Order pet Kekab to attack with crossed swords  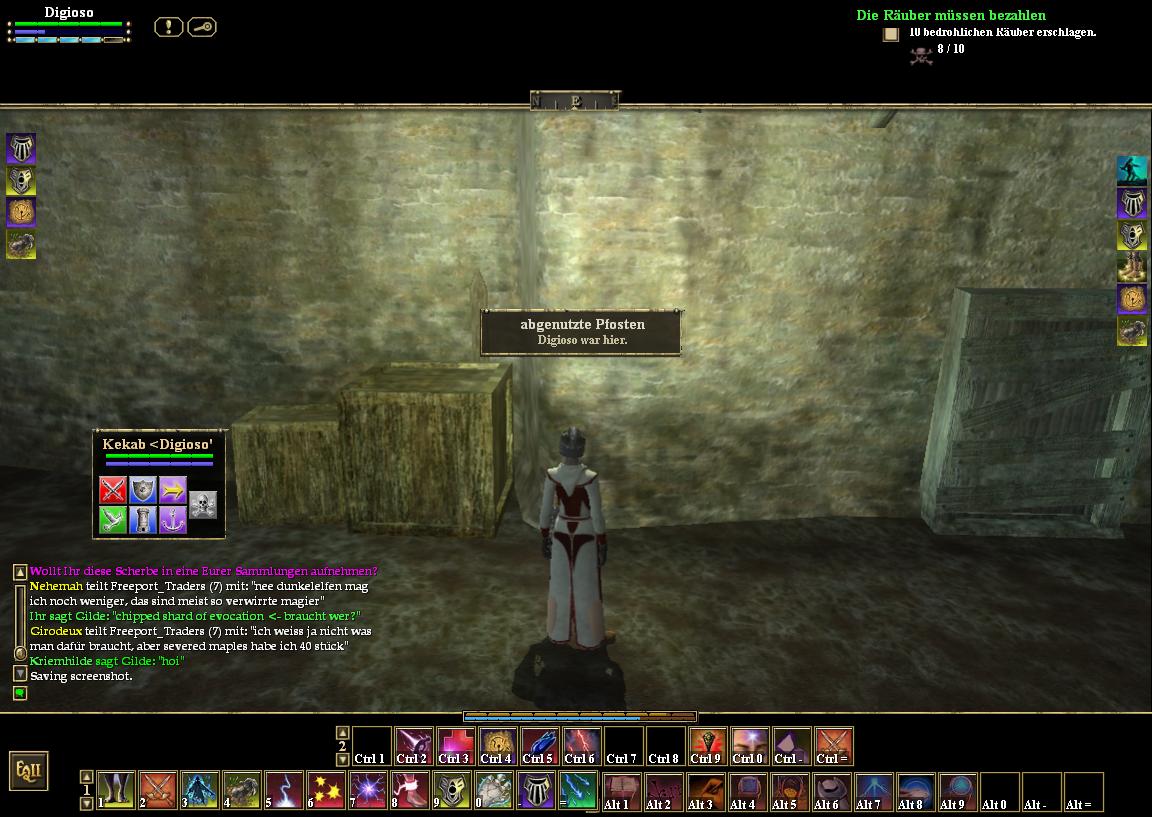pyautogui.click(x=113, y=490)
